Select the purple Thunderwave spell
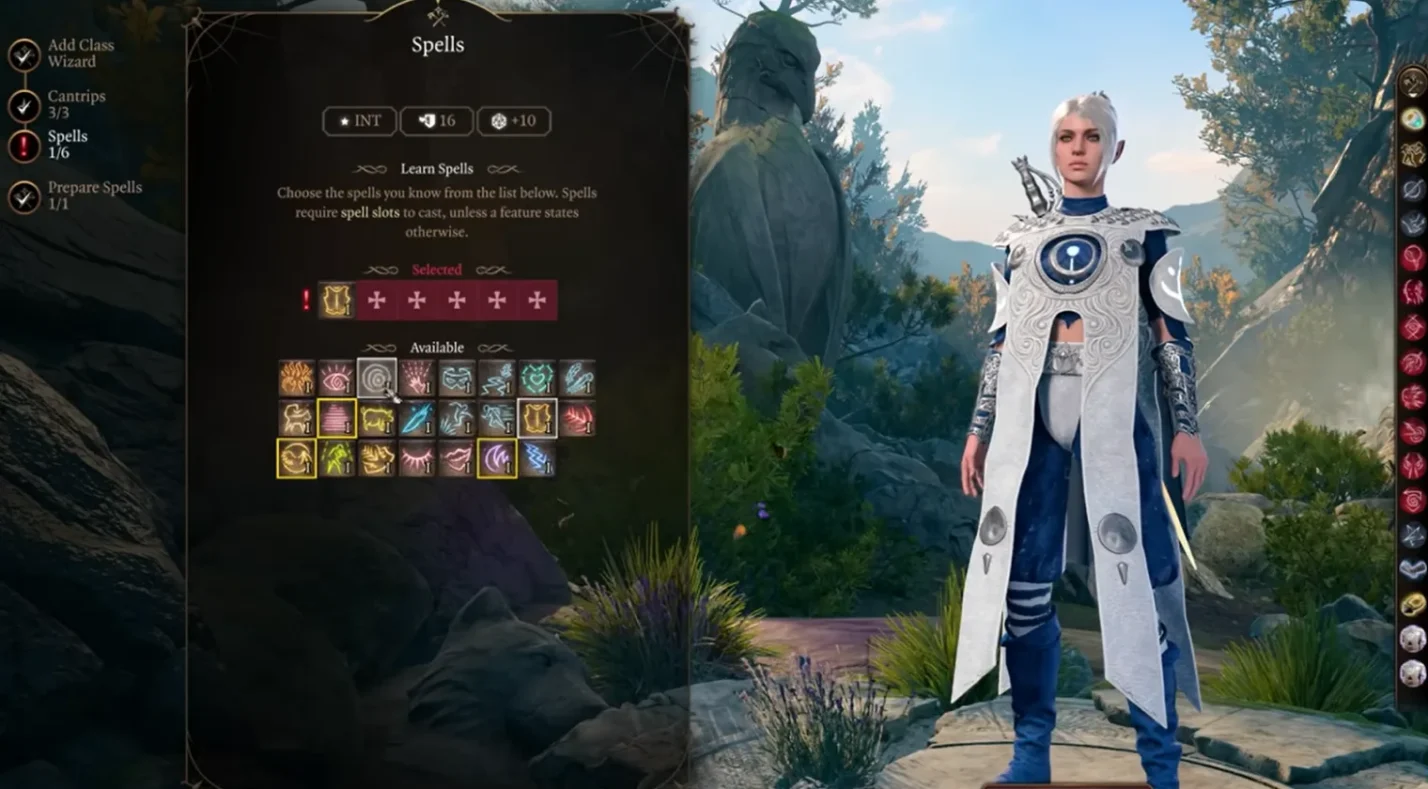The width and height of the screenshot is (1428, 789). pos(497,459)
